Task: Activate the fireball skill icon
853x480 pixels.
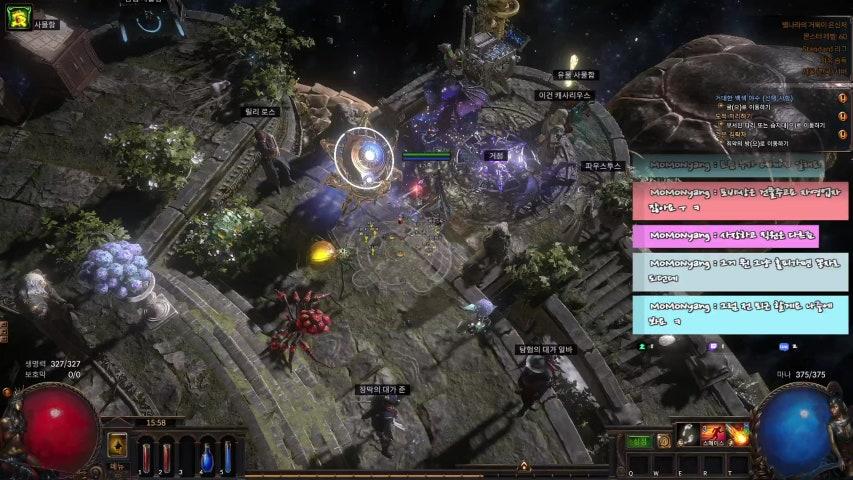Action: click(x=739, y=434)
